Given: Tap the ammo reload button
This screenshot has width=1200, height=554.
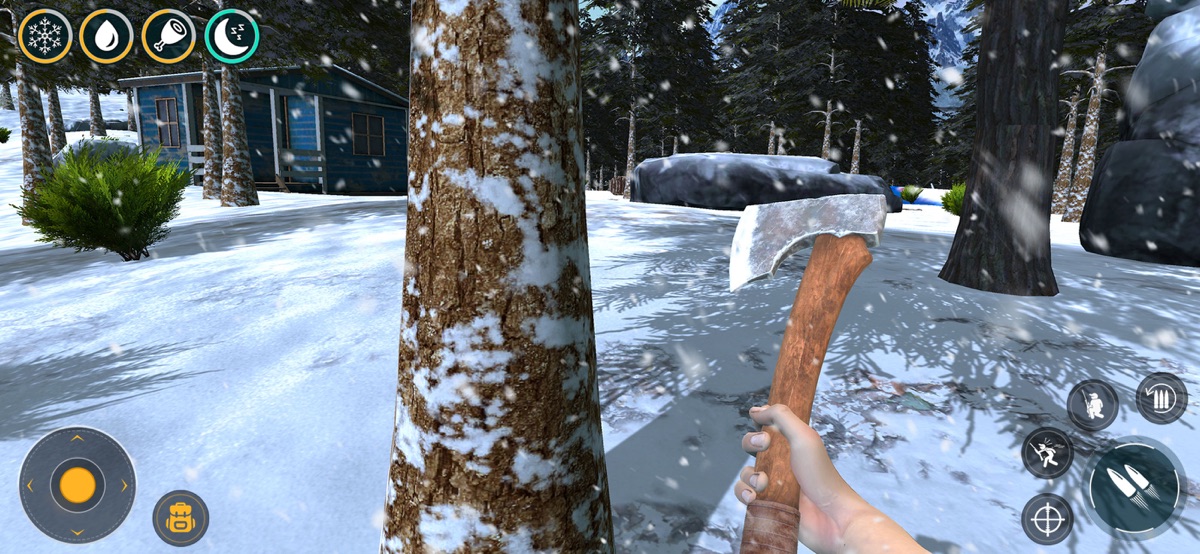Looking at the screenshot, I should [x=1161, y=398].
